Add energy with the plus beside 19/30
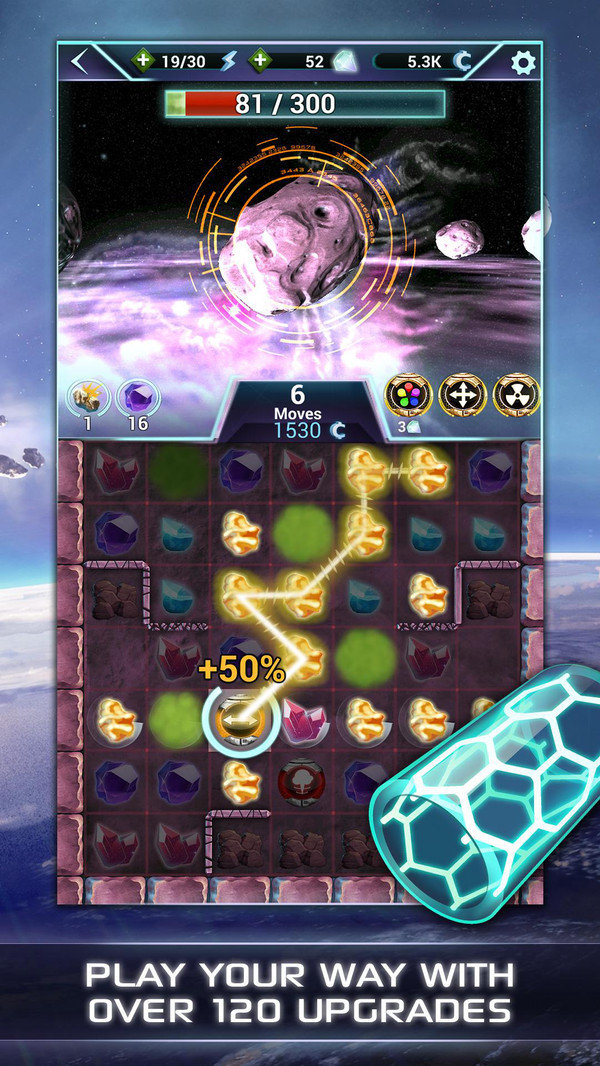Viewport: 600px width, 1066px height. tap(143, 61)
